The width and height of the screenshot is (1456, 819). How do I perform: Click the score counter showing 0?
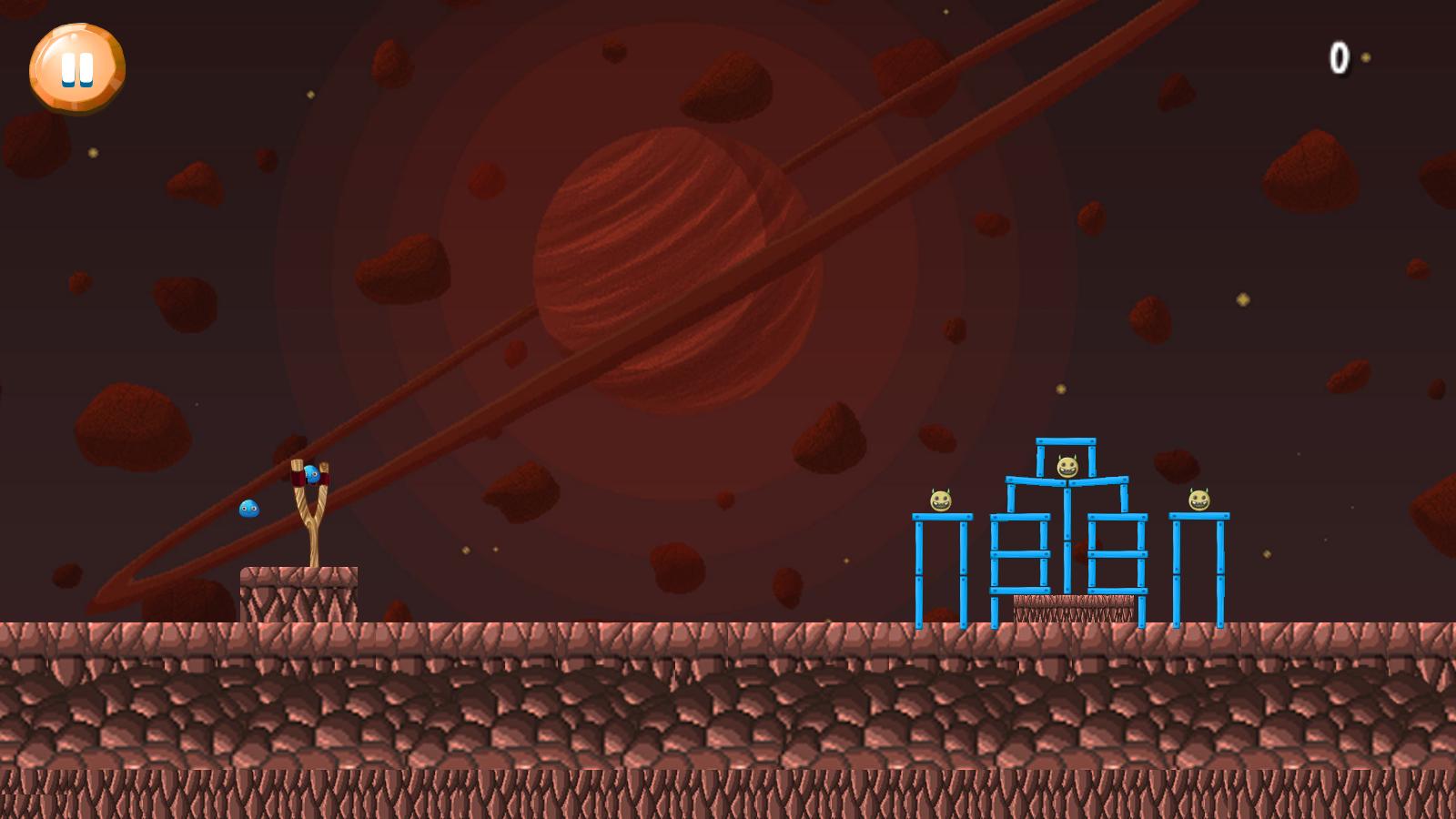1340,57
